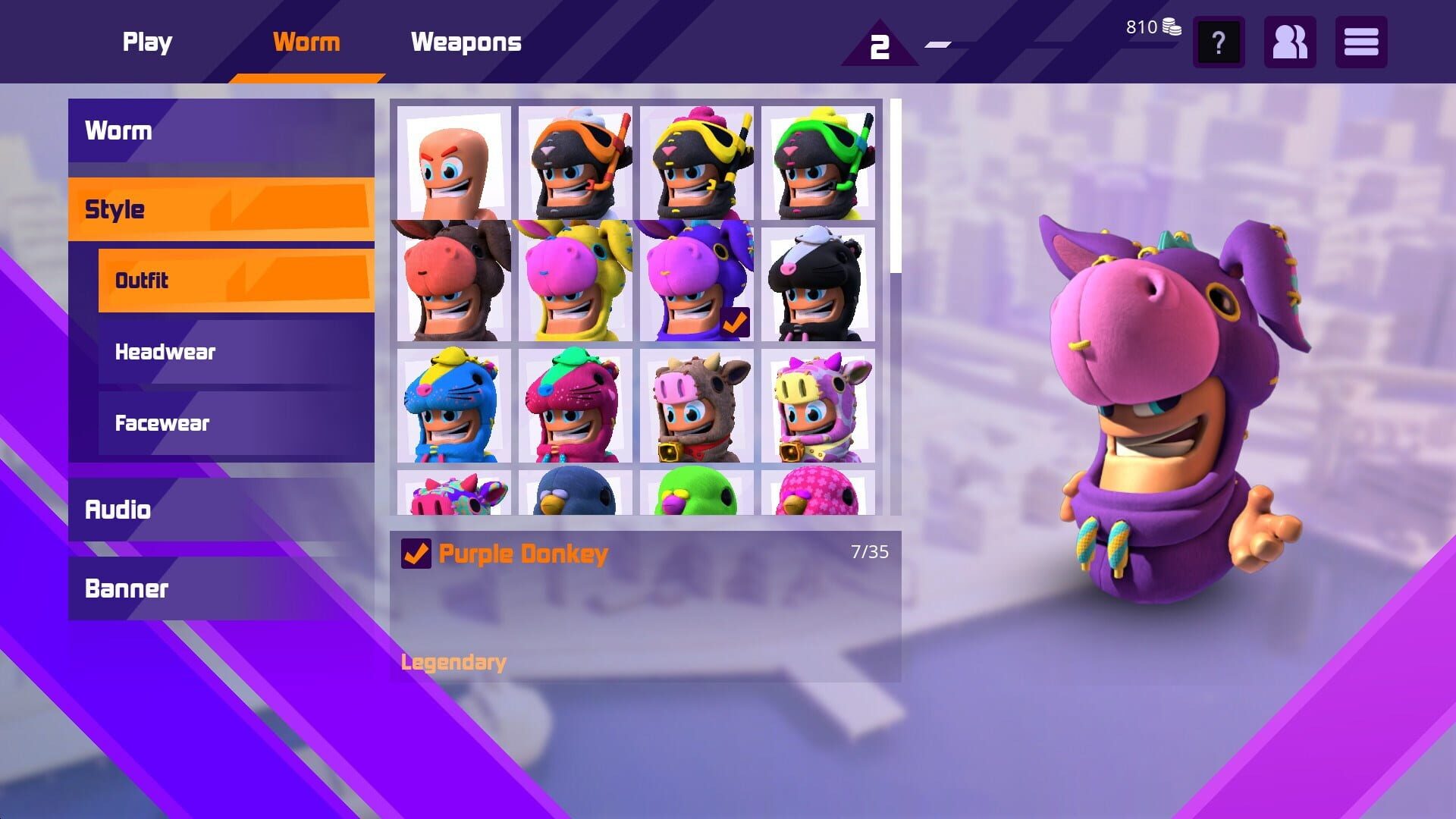The image size is (1456, 819).
Task: Expand the Banner section
Action: click(x=127, y=588)
